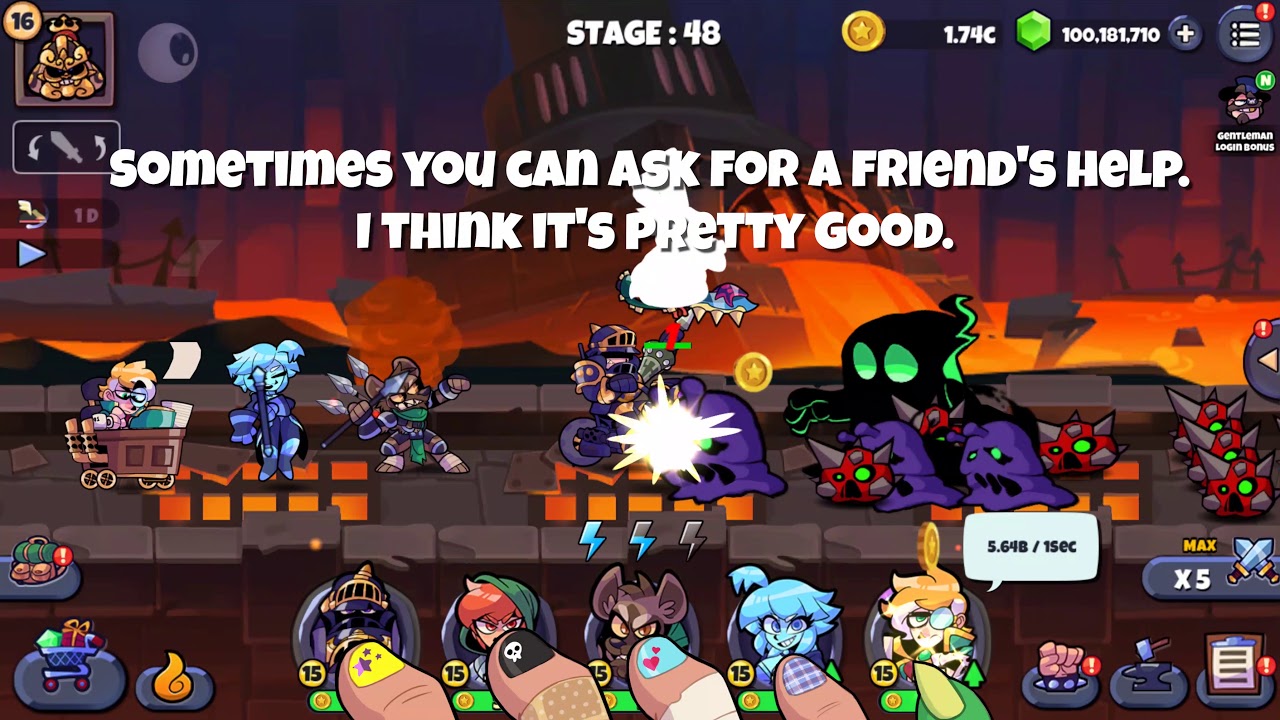Tap the orange flame button
The height and width of the screenshot is (720, 1280).
tap(176, 680)
